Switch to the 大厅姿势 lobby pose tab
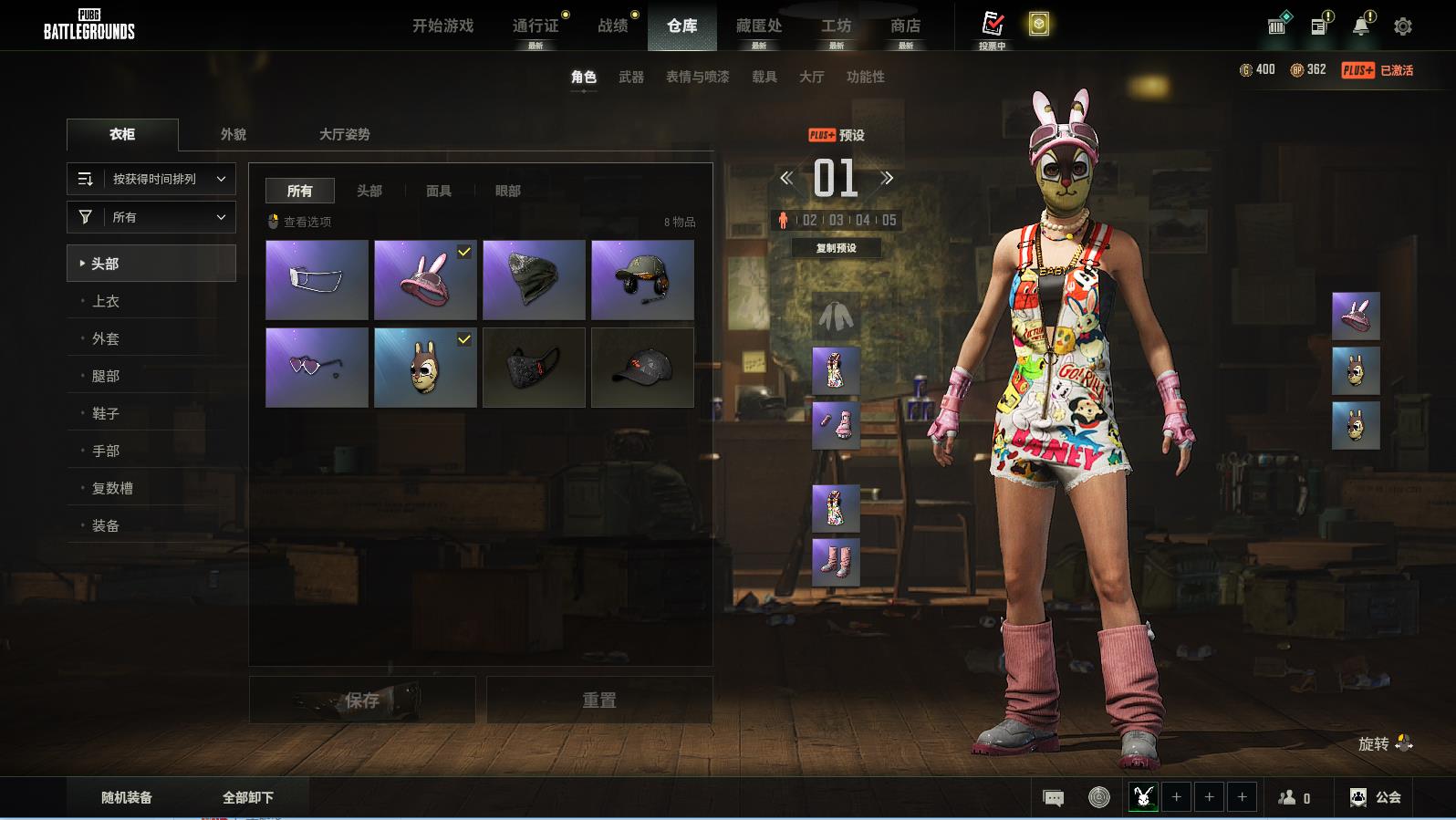 click(344, 134)
